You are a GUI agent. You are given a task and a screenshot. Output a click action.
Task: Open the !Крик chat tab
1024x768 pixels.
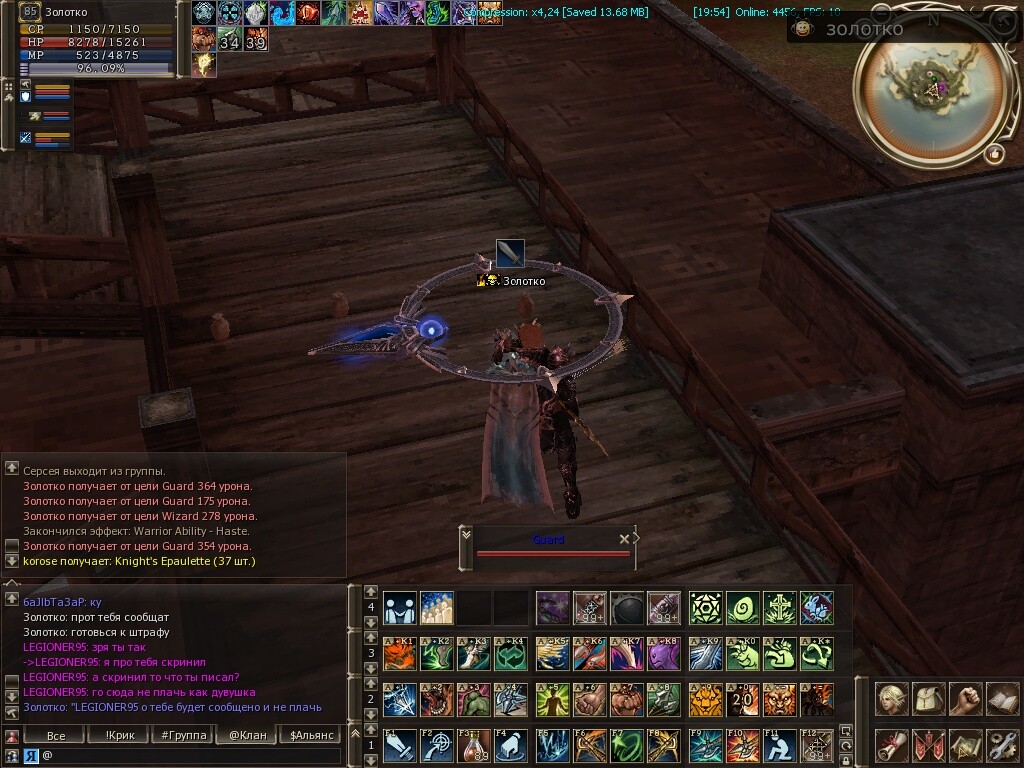pos(120,736)
